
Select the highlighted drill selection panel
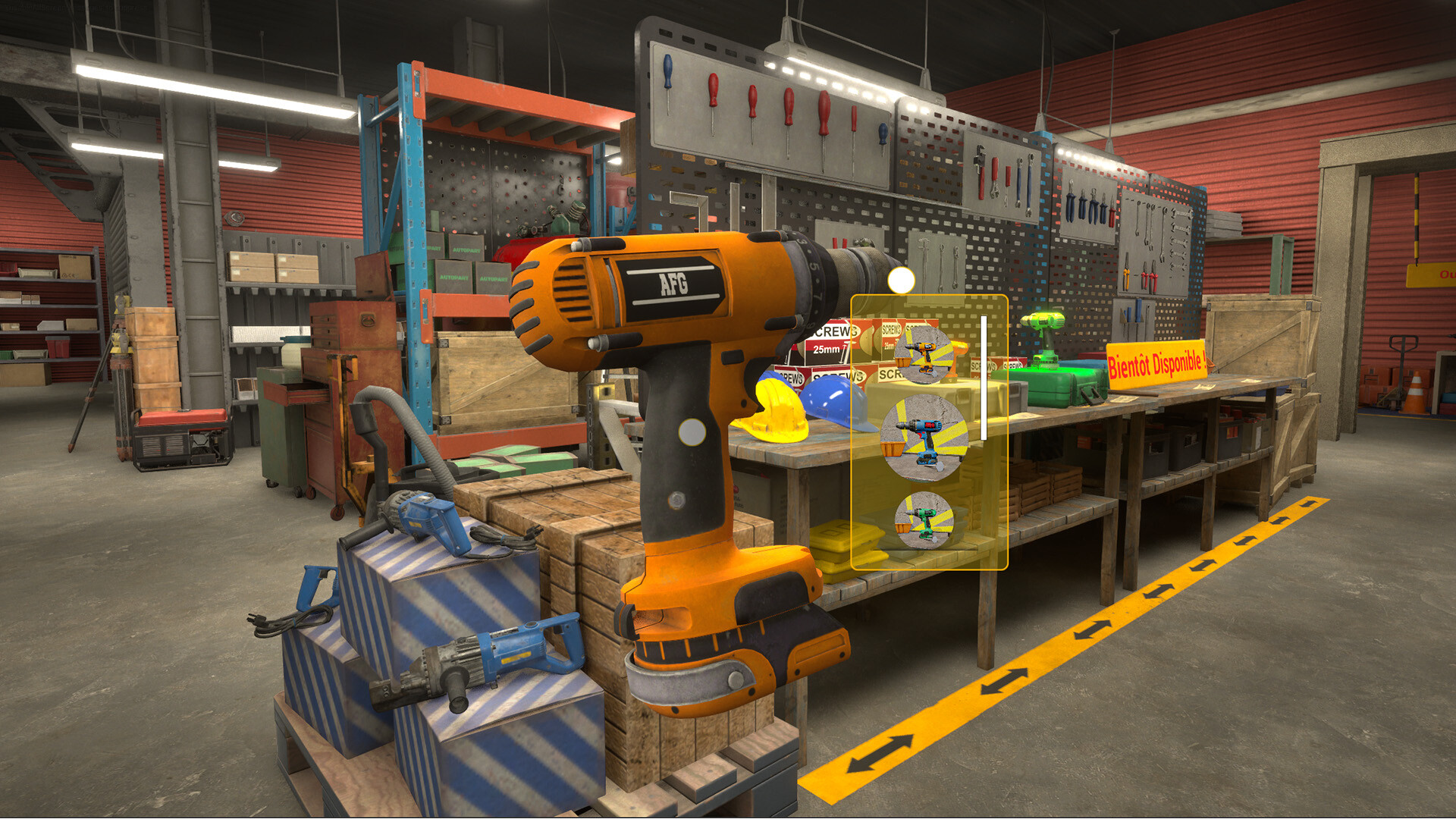point(929,432)
